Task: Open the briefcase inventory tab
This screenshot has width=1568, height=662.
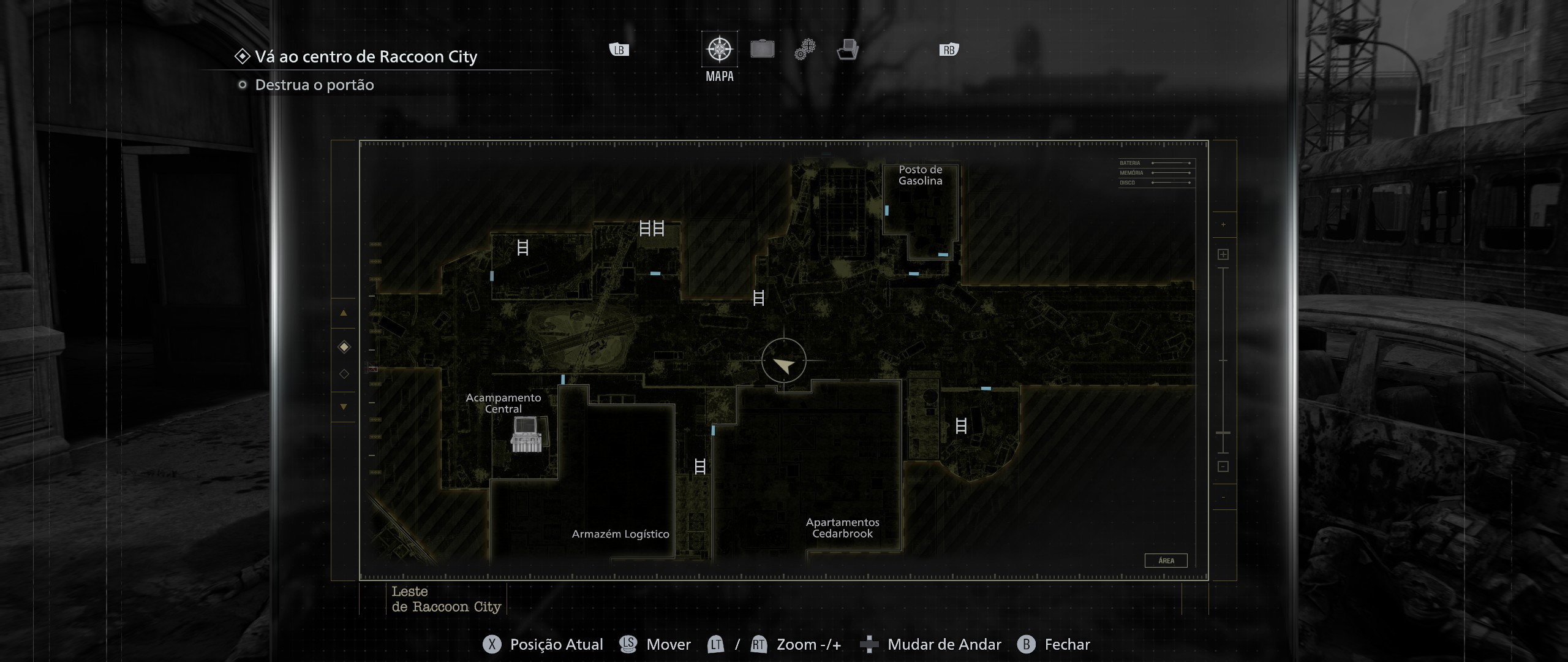Action: point(763,49)
